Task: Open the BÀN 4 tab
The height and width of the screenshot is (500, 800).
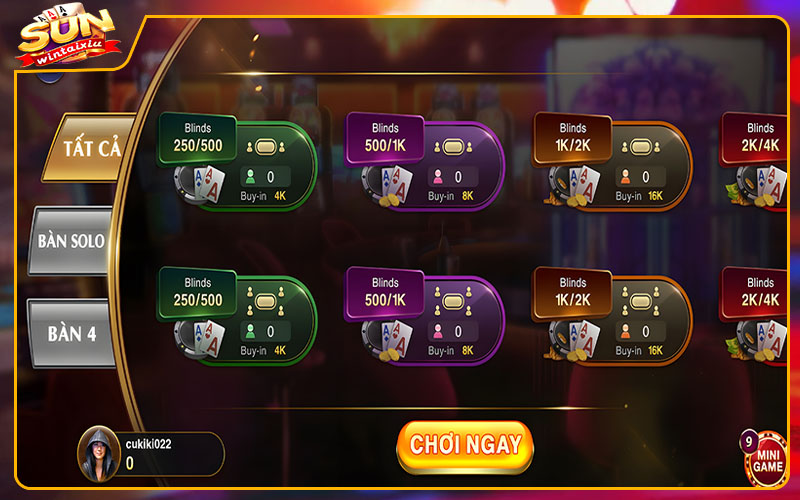Action: [72, 334]
